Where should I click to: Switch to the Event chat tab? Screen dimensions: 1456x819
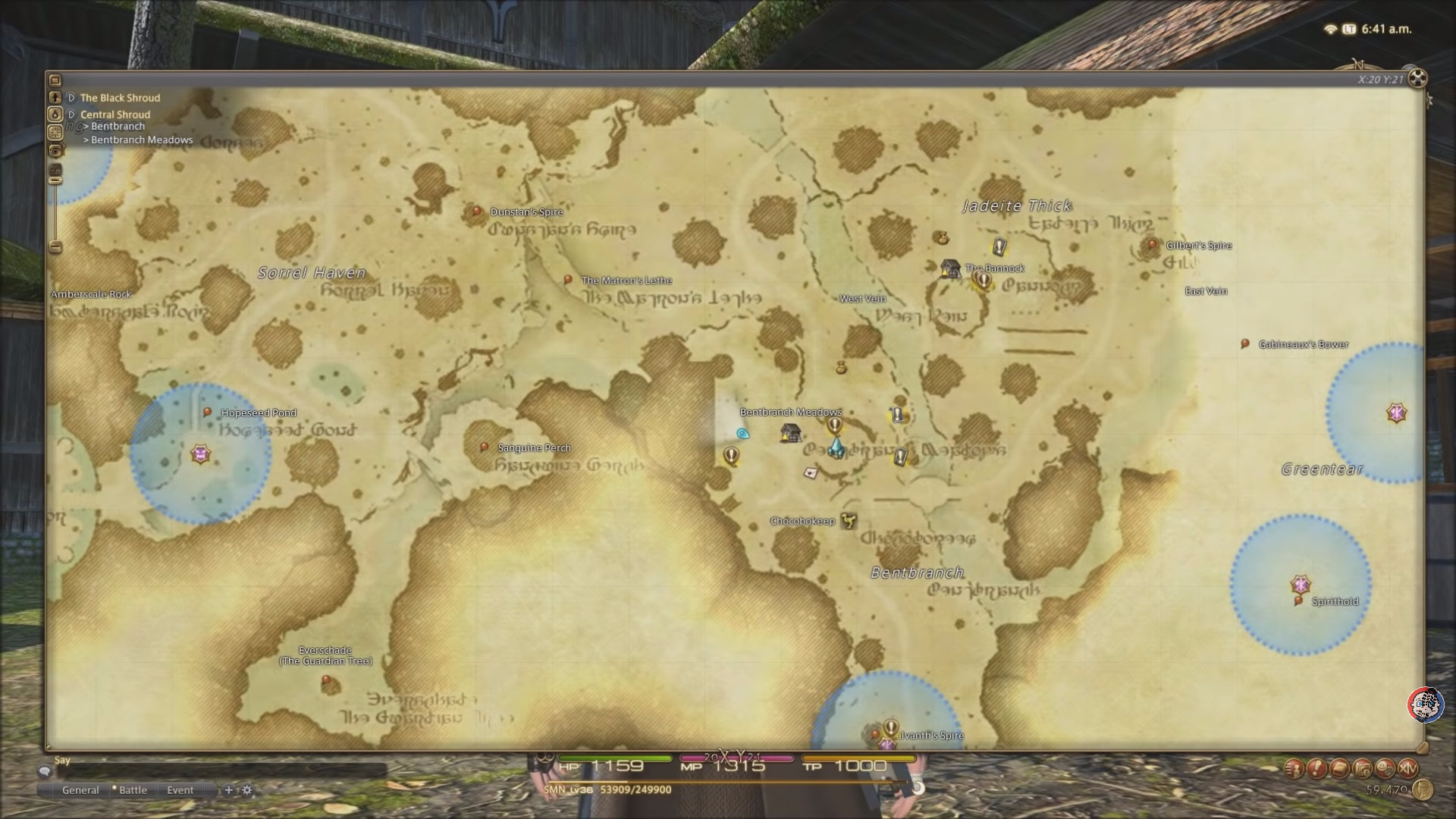coord(182,790)
